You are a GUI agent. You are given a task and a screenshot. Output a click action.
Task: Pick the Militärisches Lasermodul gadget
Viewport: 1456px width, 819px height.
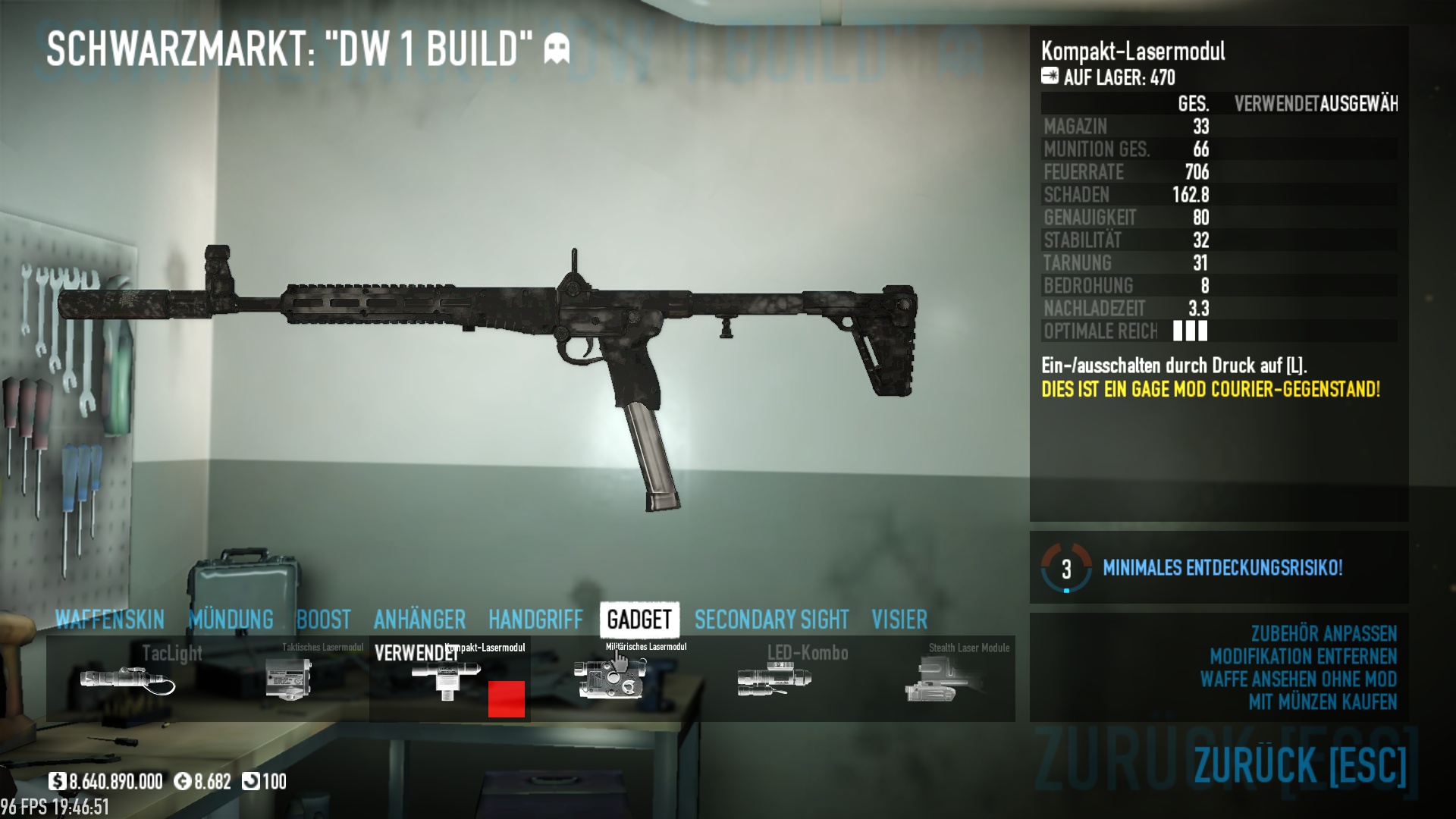pos(611,679)
